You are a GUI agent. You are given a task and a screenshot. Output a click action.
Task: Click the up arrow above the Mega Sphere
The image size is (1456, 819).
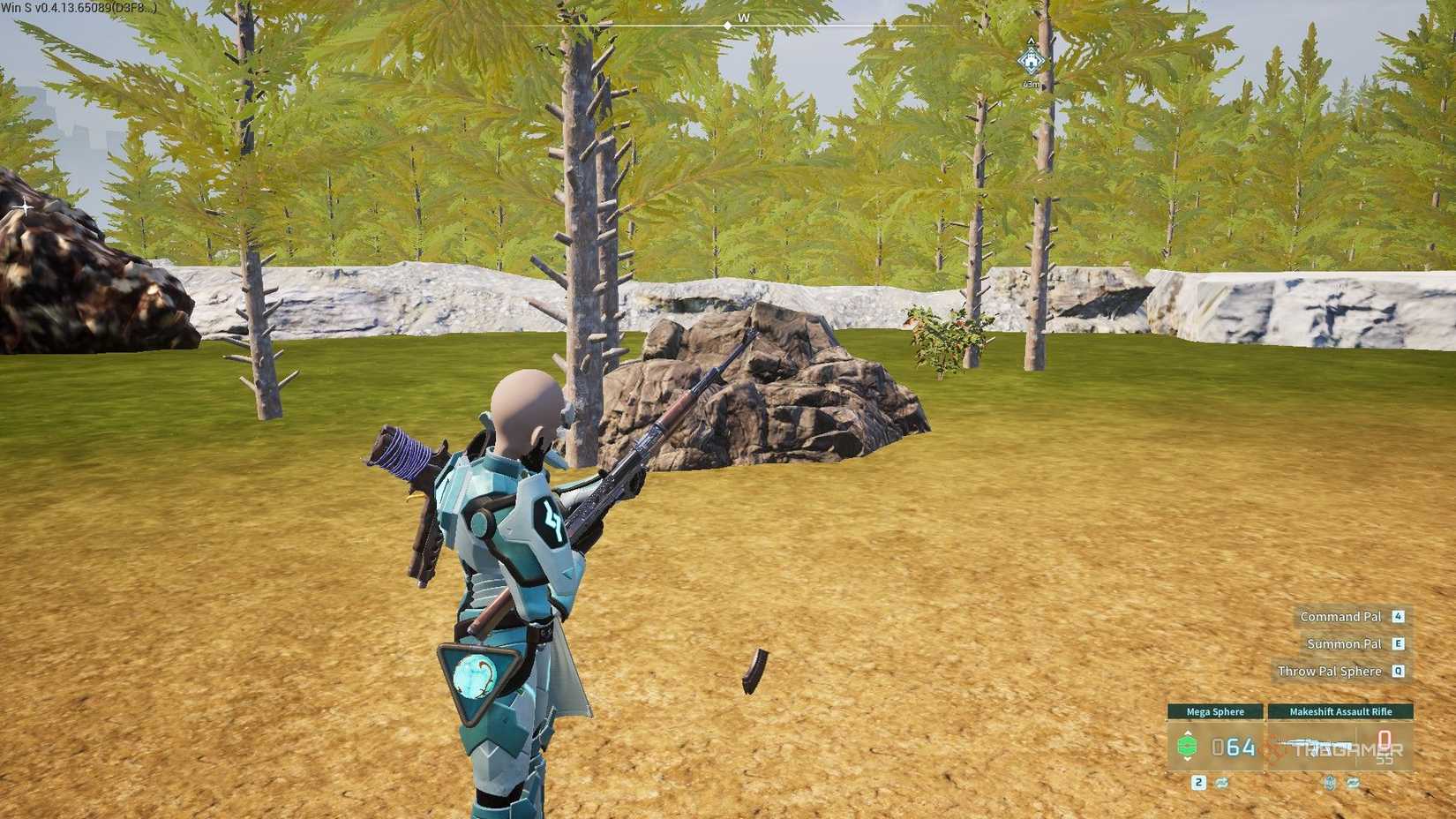click(1187, 733)
